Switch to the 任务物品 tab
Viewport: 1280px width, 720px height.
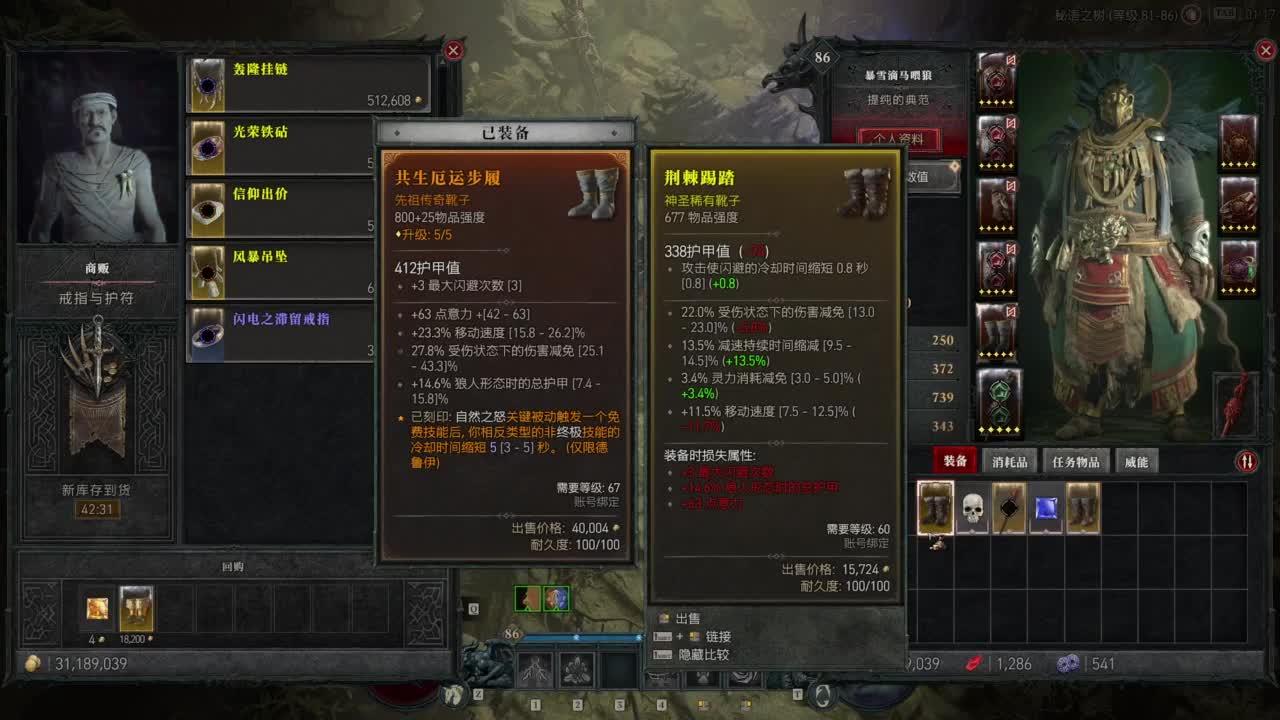(x=1077, y=461)
